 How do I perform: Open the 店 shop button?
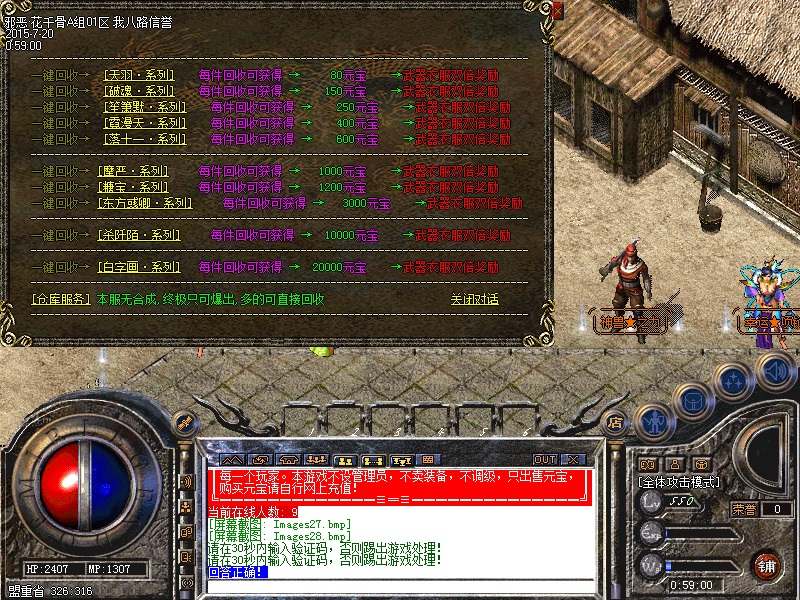pos(615,421)
